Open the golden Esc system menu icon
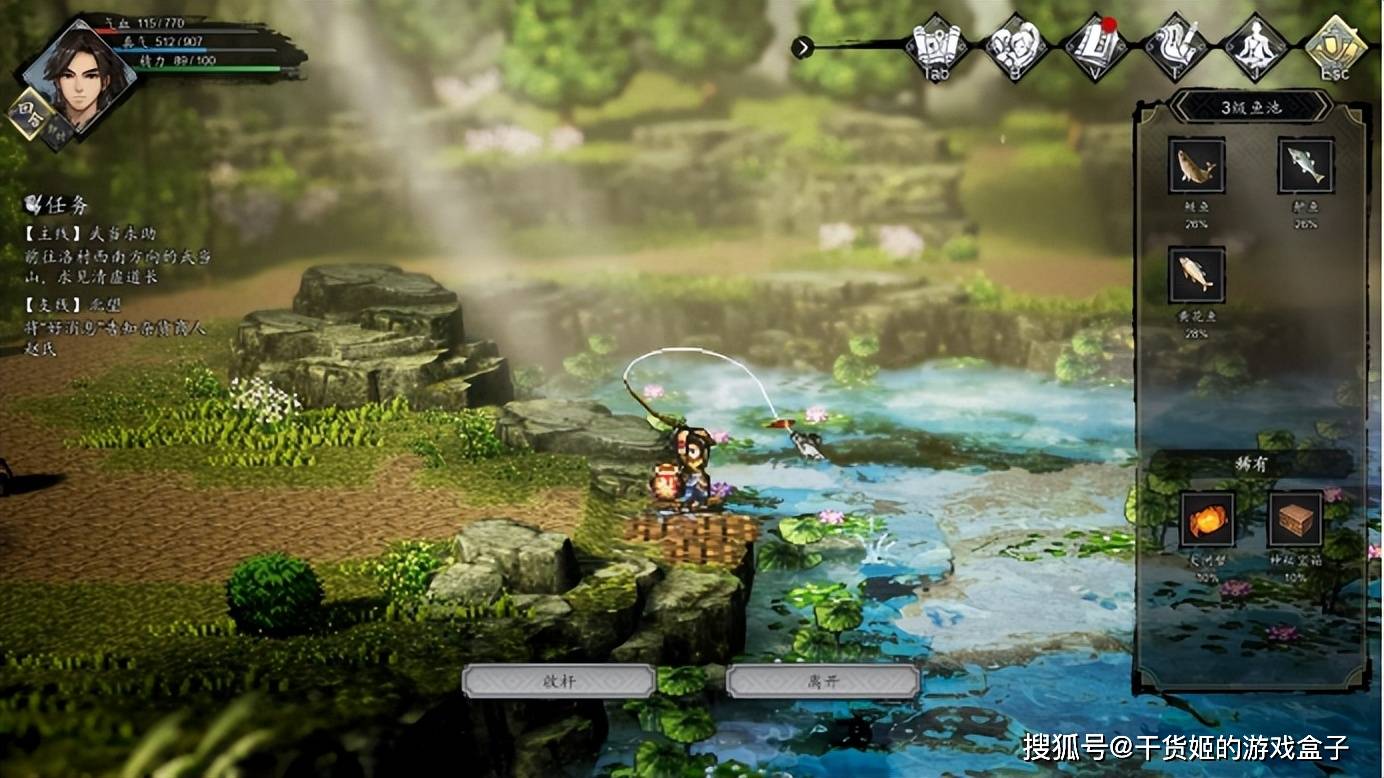 [1335, 46]
